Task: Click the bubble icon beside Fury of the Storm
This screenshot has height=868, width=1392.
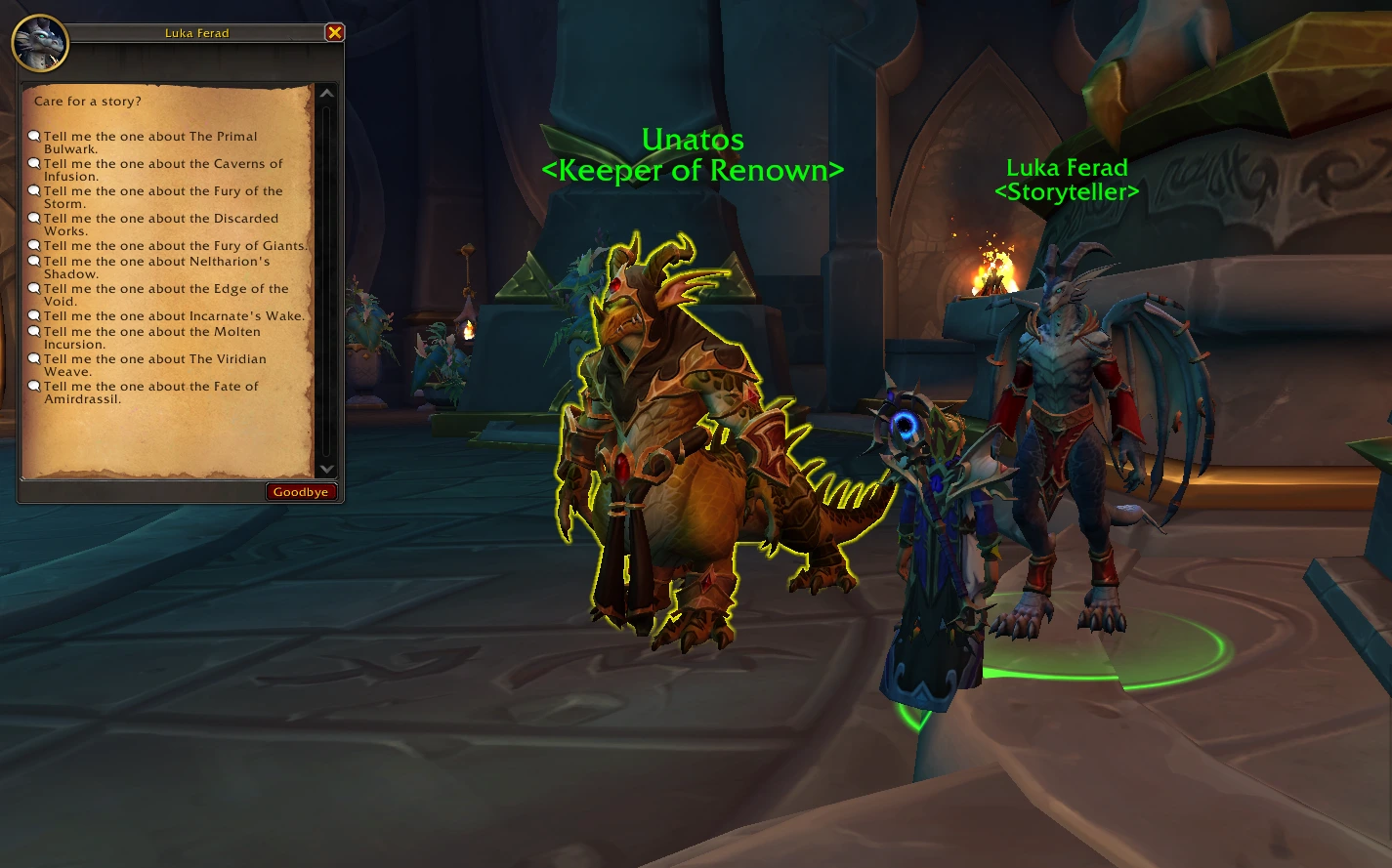Action: click(35, 190)
